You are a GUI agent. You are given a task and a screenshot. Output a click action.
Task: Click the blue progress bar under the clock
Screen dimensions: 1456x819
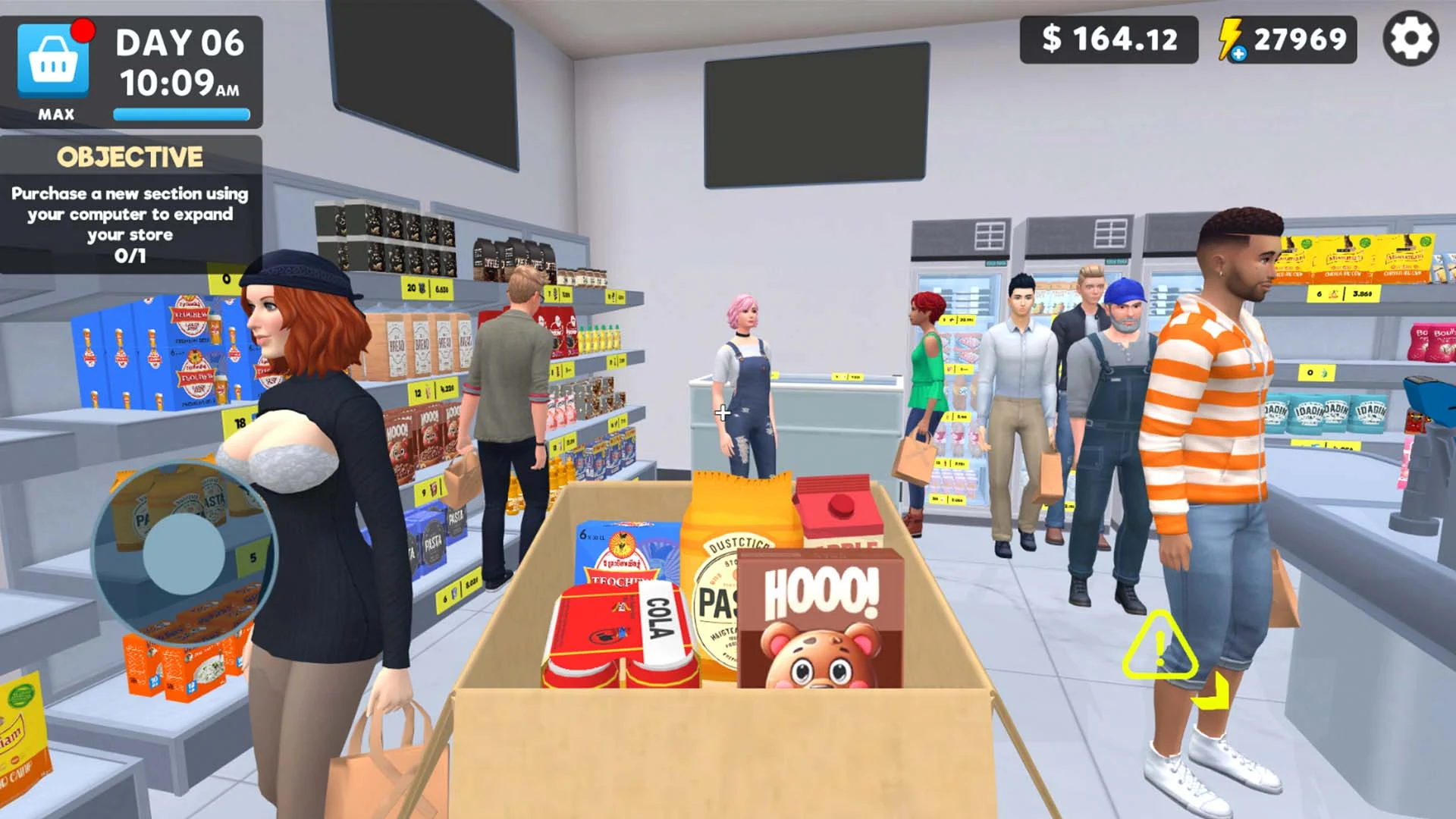180,115
